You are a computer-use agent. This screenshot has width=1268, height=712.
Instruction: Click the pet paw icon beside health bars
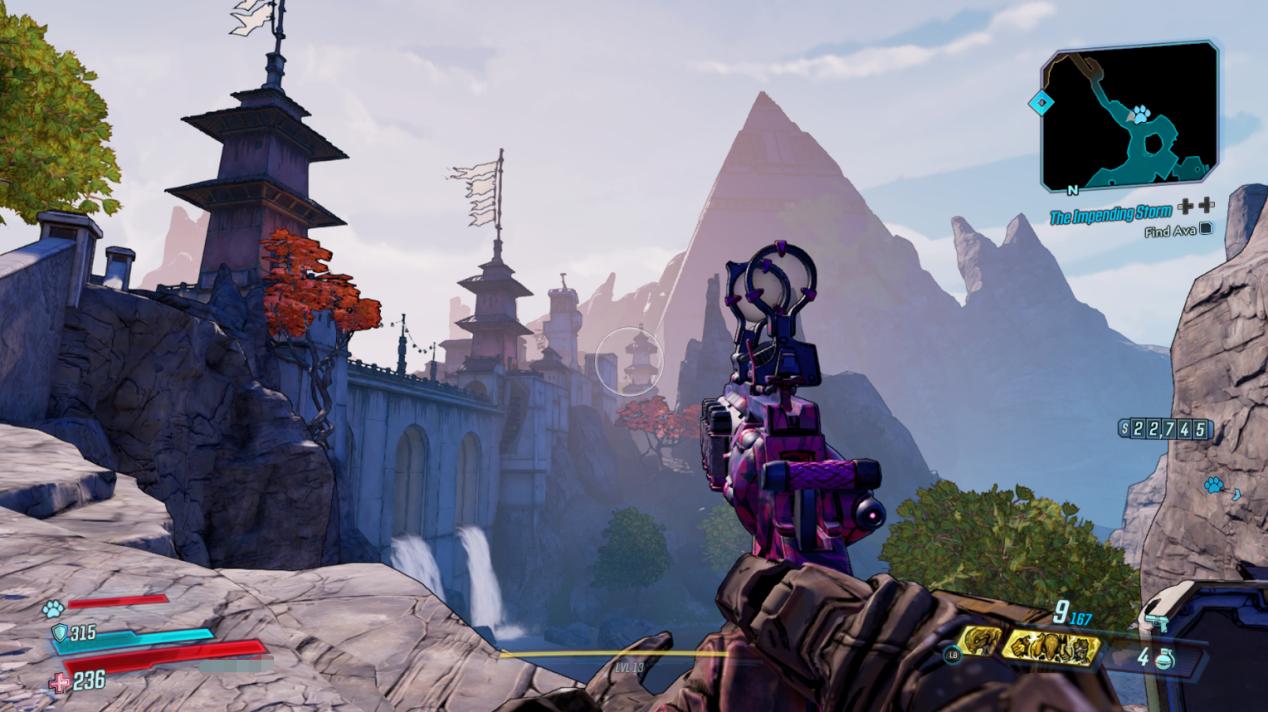(52, 607)
